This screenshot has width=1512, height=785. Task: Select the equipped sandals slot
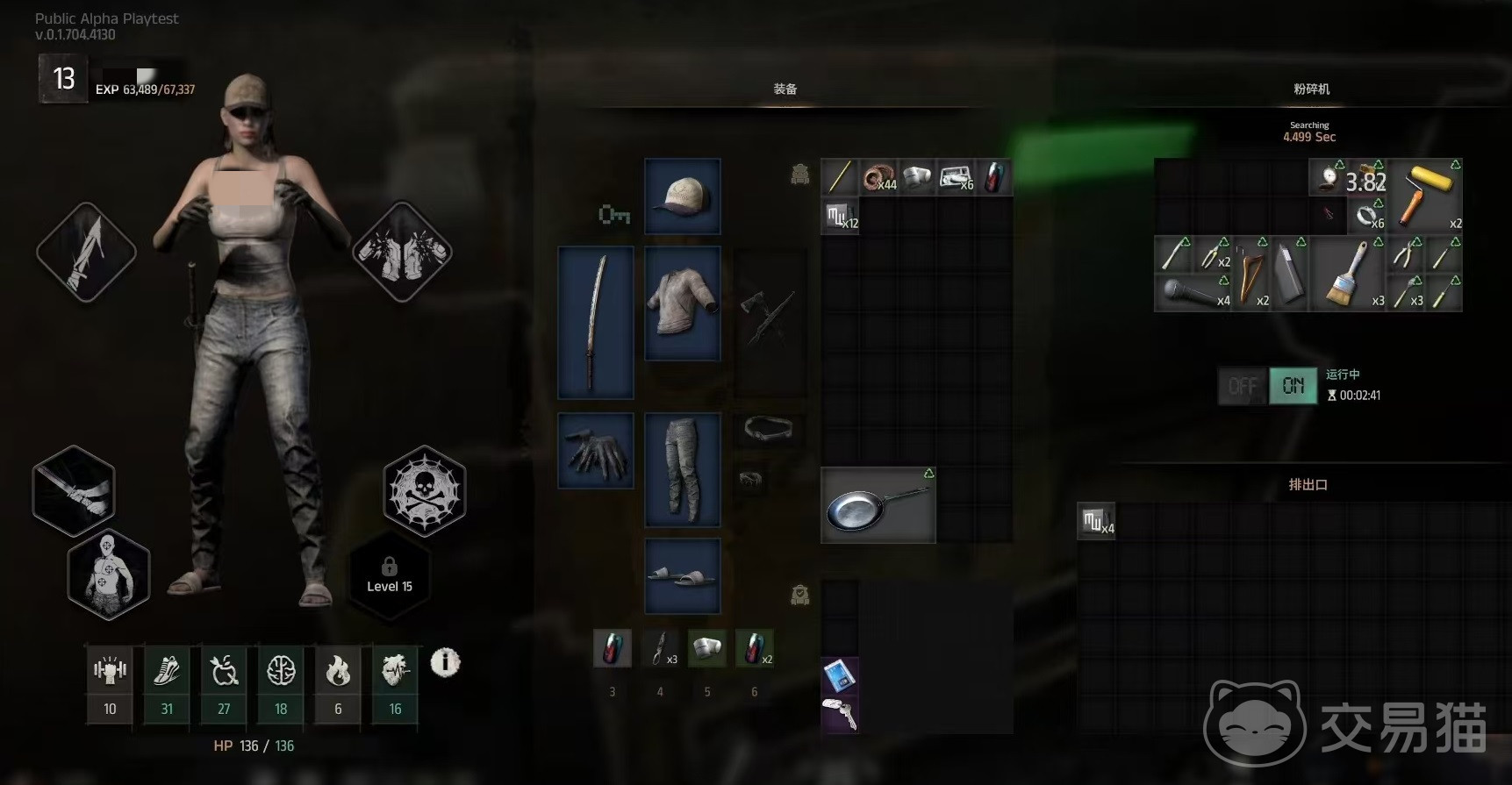coord(683,575)
